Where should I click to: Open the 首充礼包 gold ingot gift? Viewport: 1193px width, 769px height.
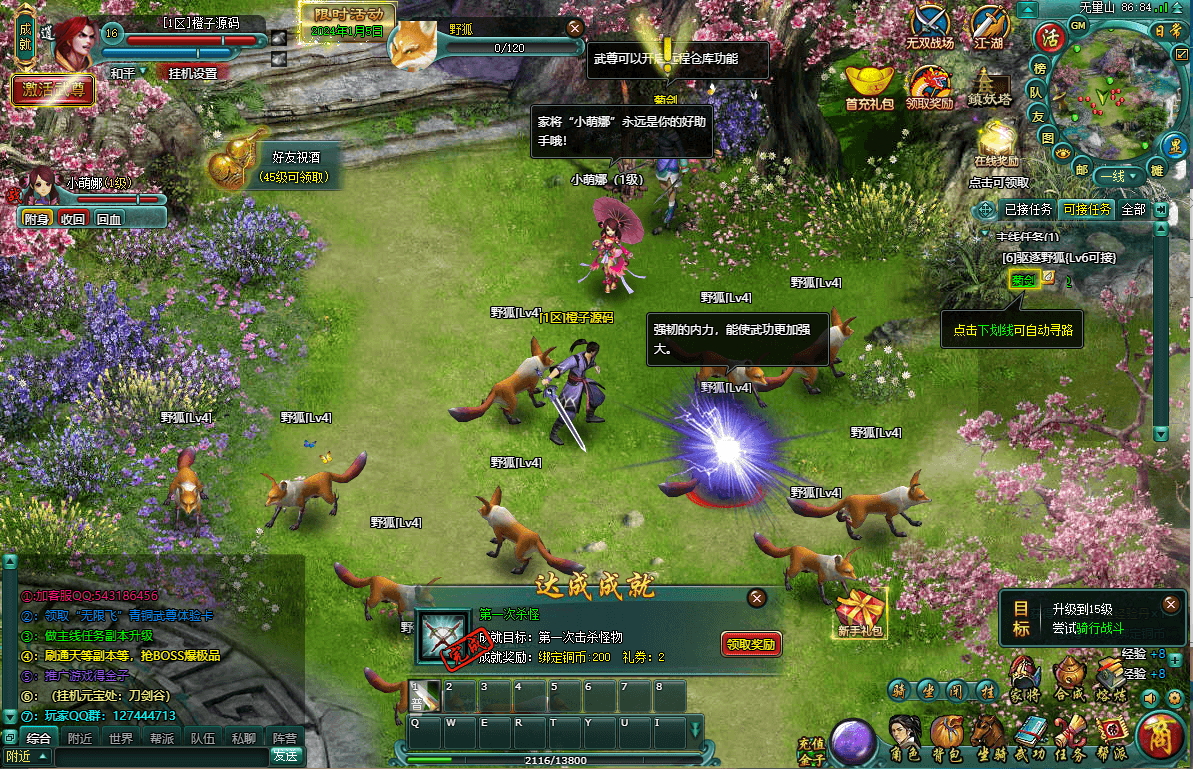[869, 87]
